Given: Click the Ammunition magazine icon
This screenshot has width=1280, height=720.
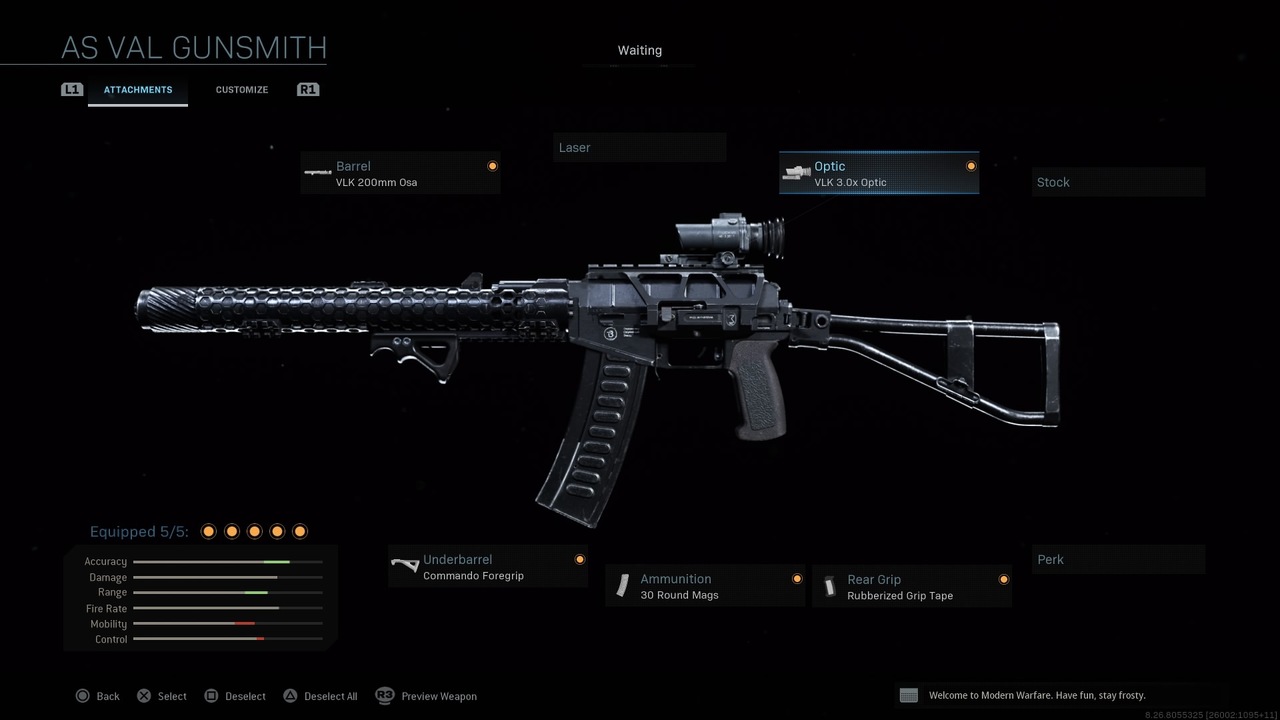Looking at the screenshot, I should pos(624,586).
